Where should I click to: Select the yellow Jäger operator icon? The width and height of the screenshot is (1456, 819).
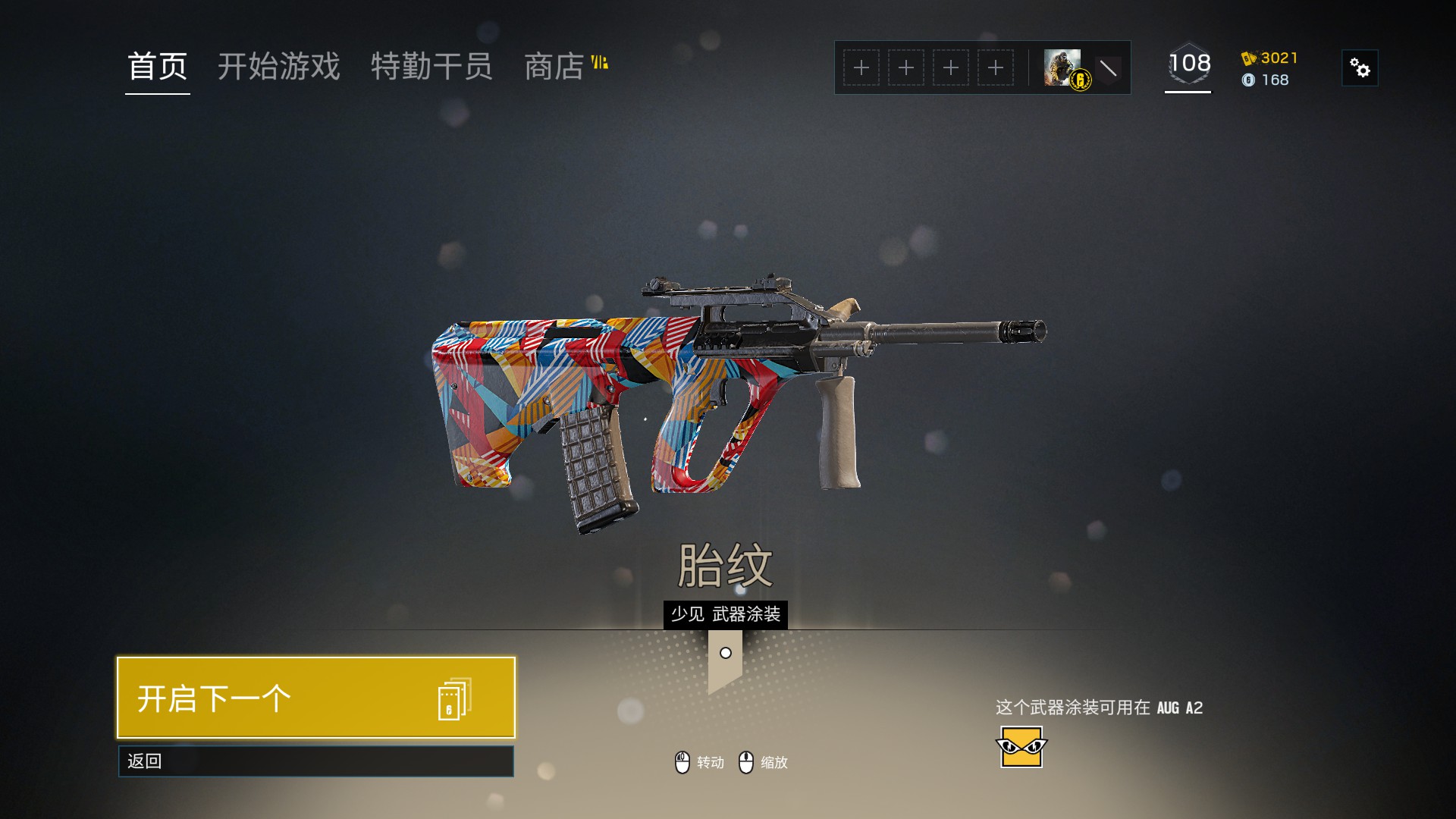click(x=1021, y=748)
